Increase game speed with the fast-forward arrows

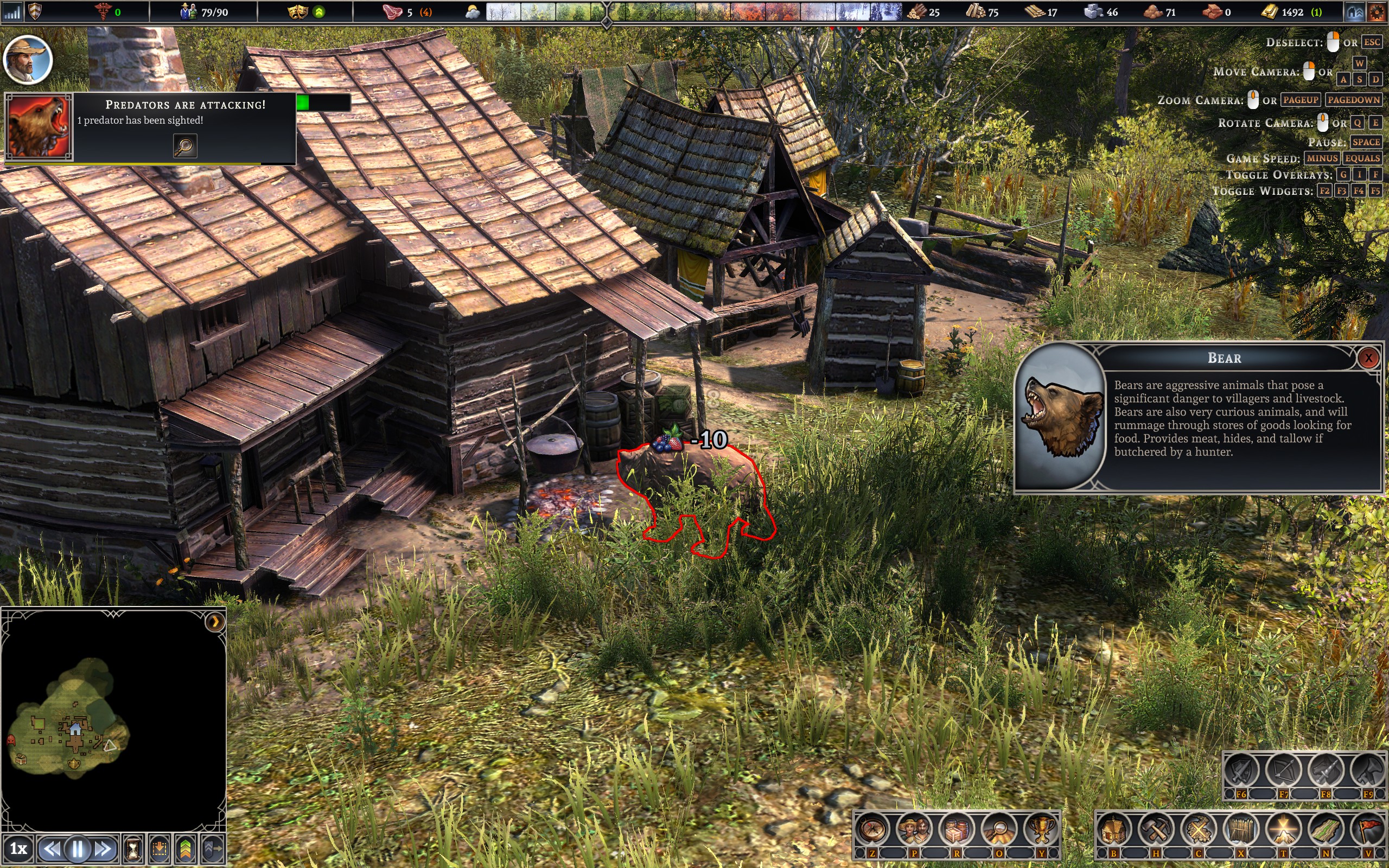click(x=103, y=848)
